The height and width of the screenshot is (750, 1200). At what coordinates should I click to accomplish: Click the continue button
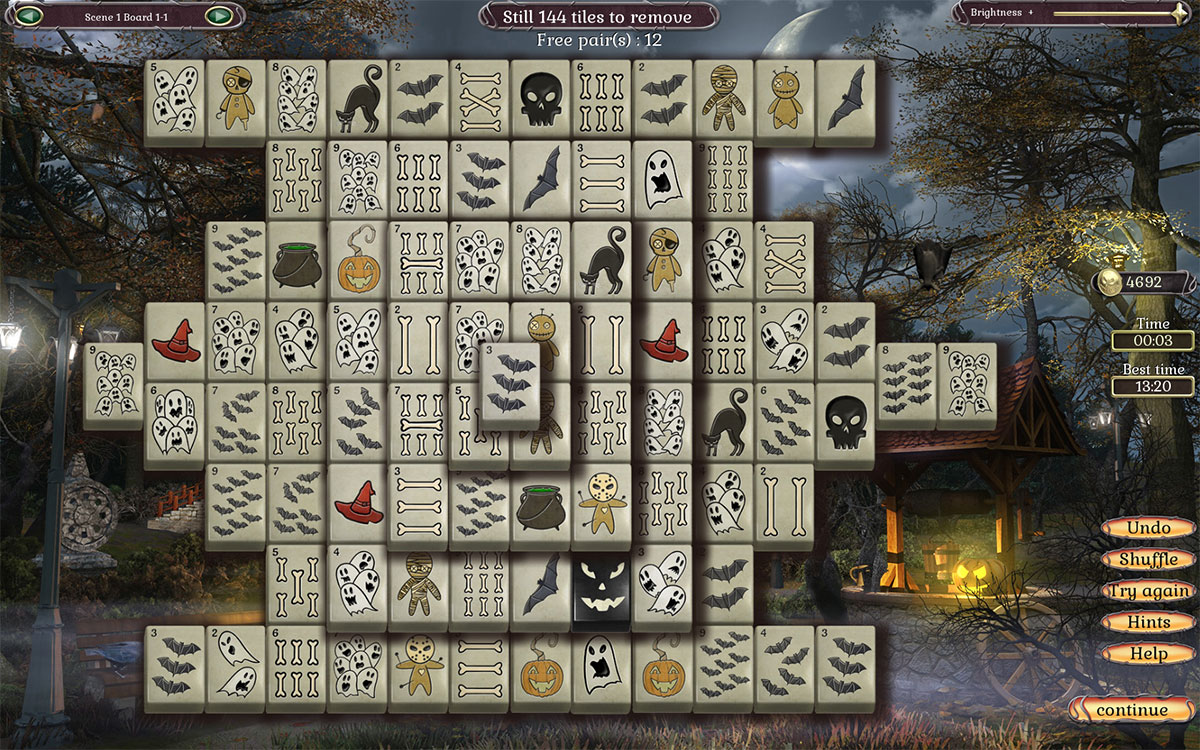[1131, 711]
